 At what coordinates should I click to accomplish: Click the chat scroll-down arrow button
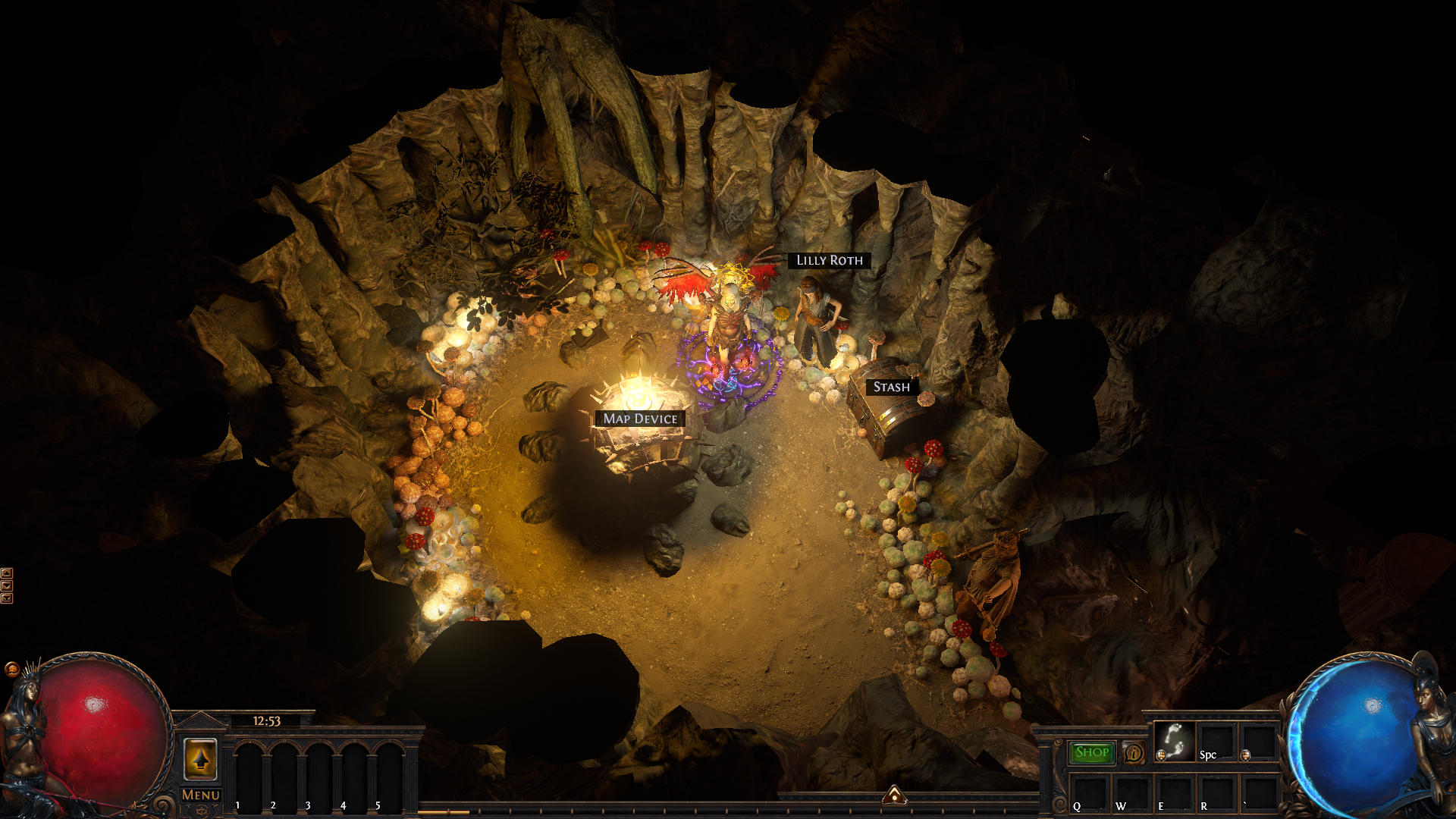(7, 585)
